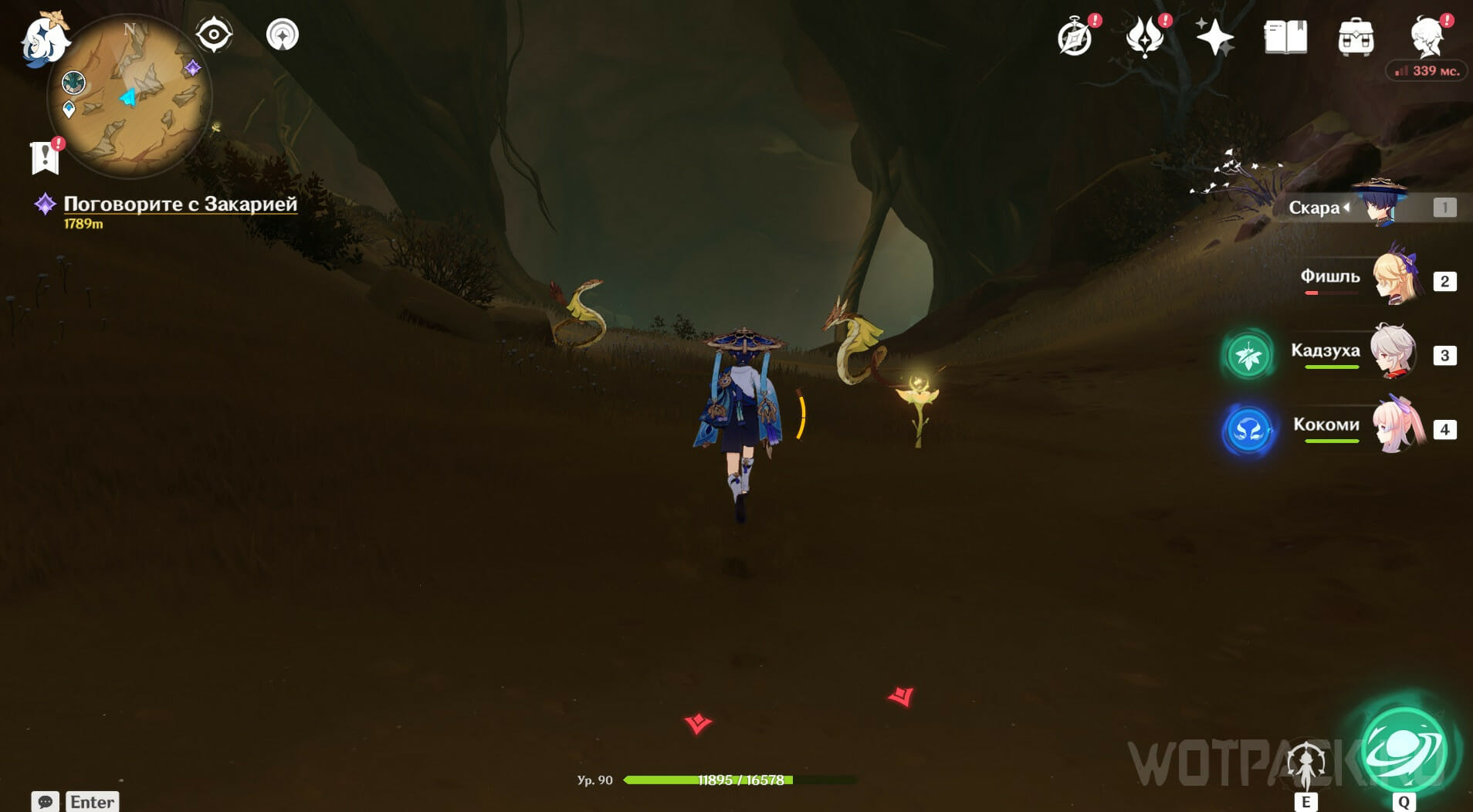
Task: Open the wish star icon
Action: tap(1214, 37)
